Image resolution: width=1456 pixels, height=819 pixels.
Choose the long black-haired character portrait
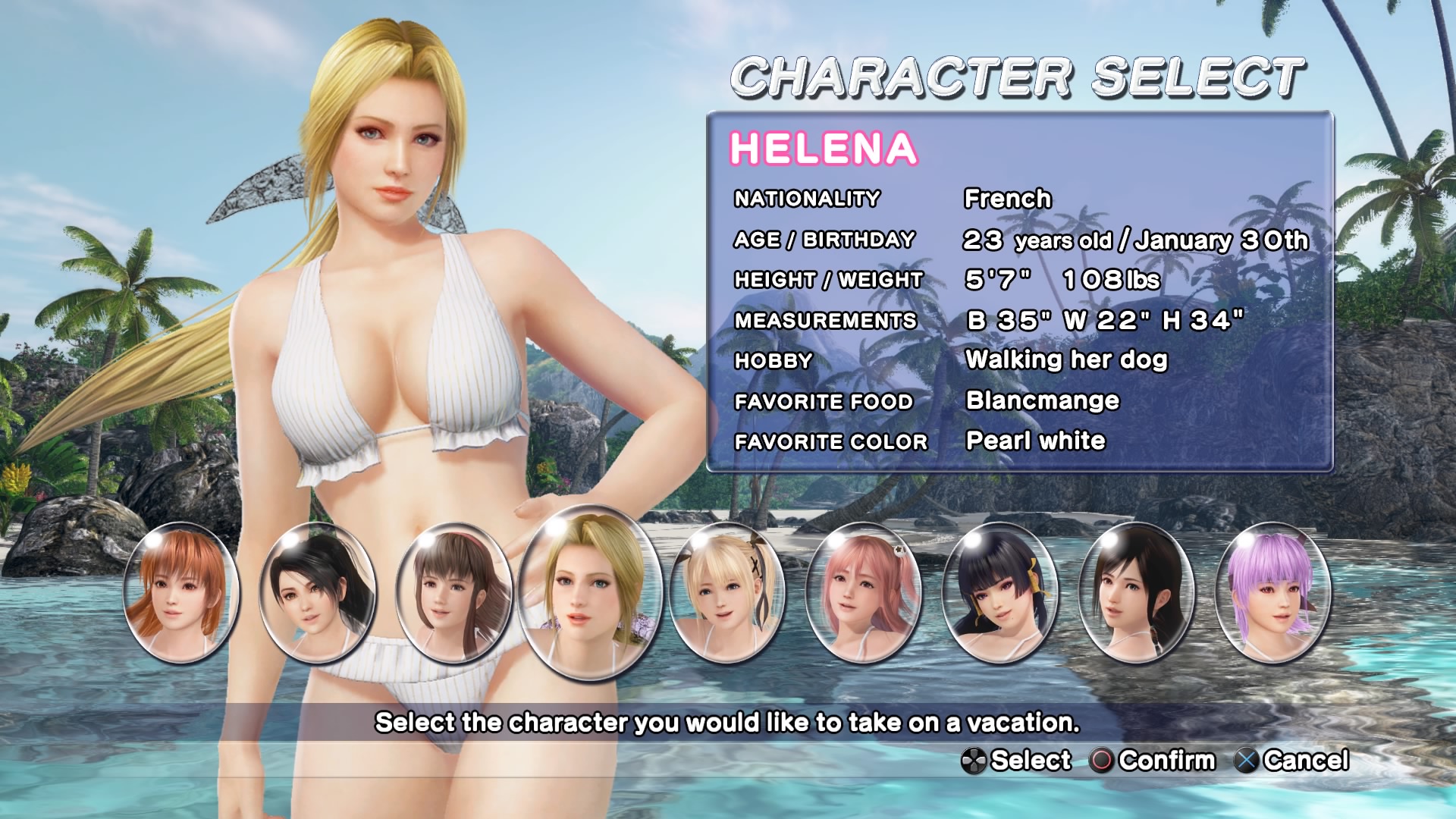click(1136, 593)
